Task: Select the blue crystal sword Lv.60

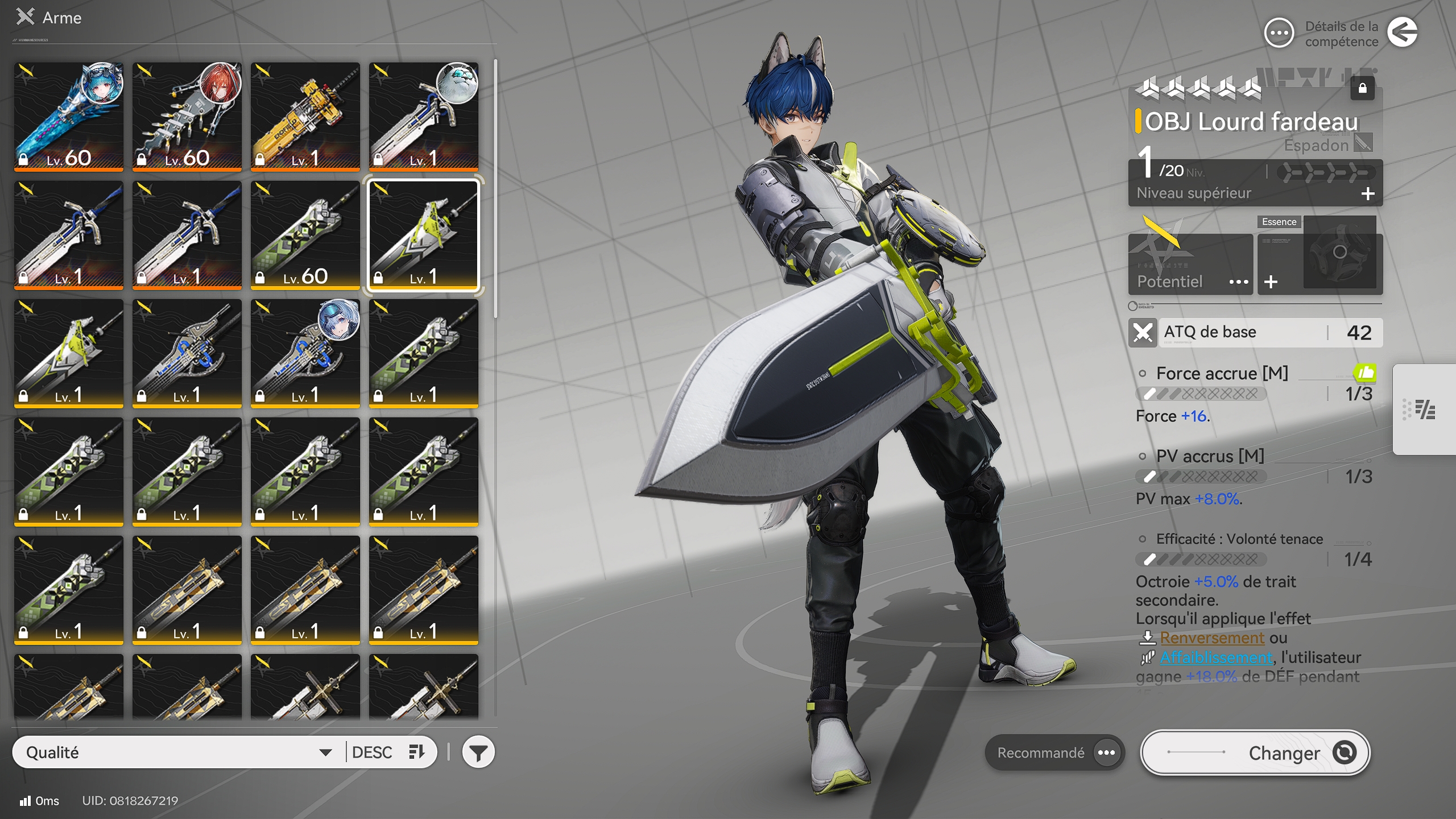Action: [x=69, y=117]
